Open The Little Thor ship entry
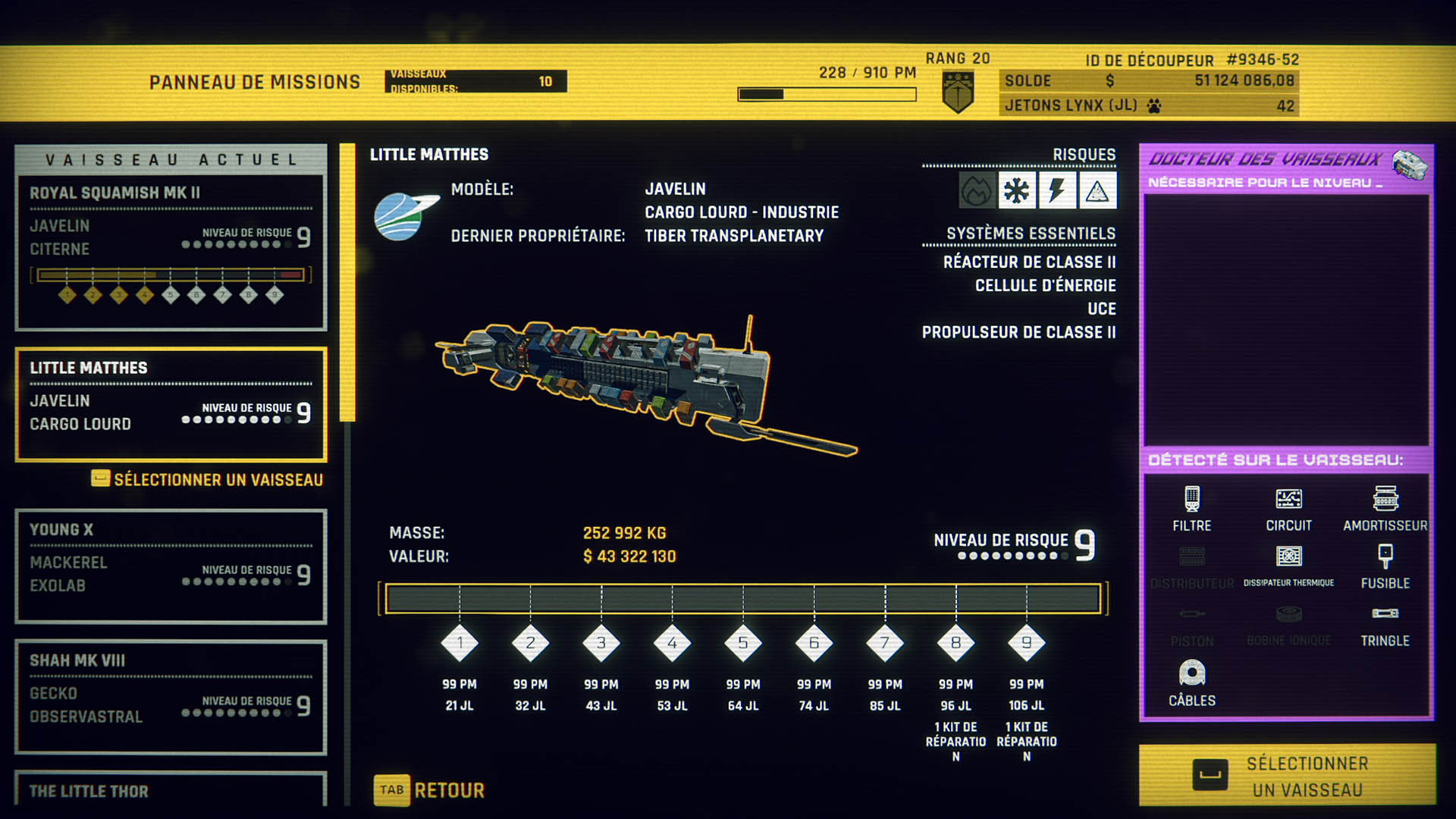The image size is (1456, 819). click(171, 790)
